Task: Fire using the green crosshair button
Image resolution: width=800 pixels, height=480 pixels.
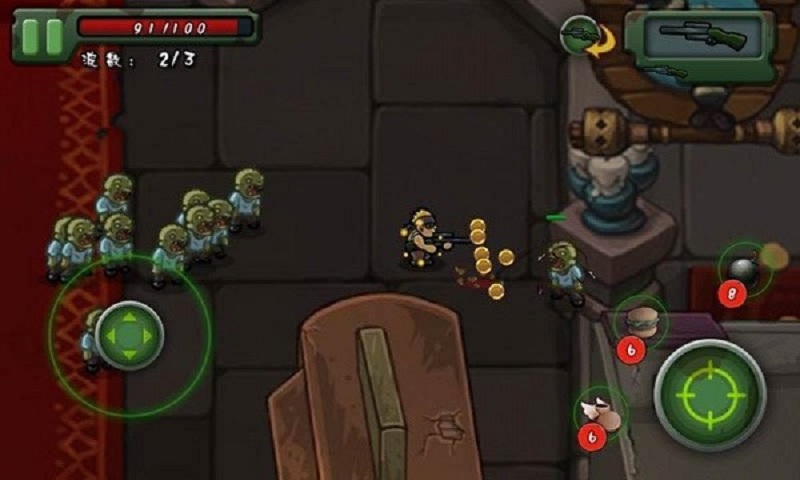Action: pos(709,394)
